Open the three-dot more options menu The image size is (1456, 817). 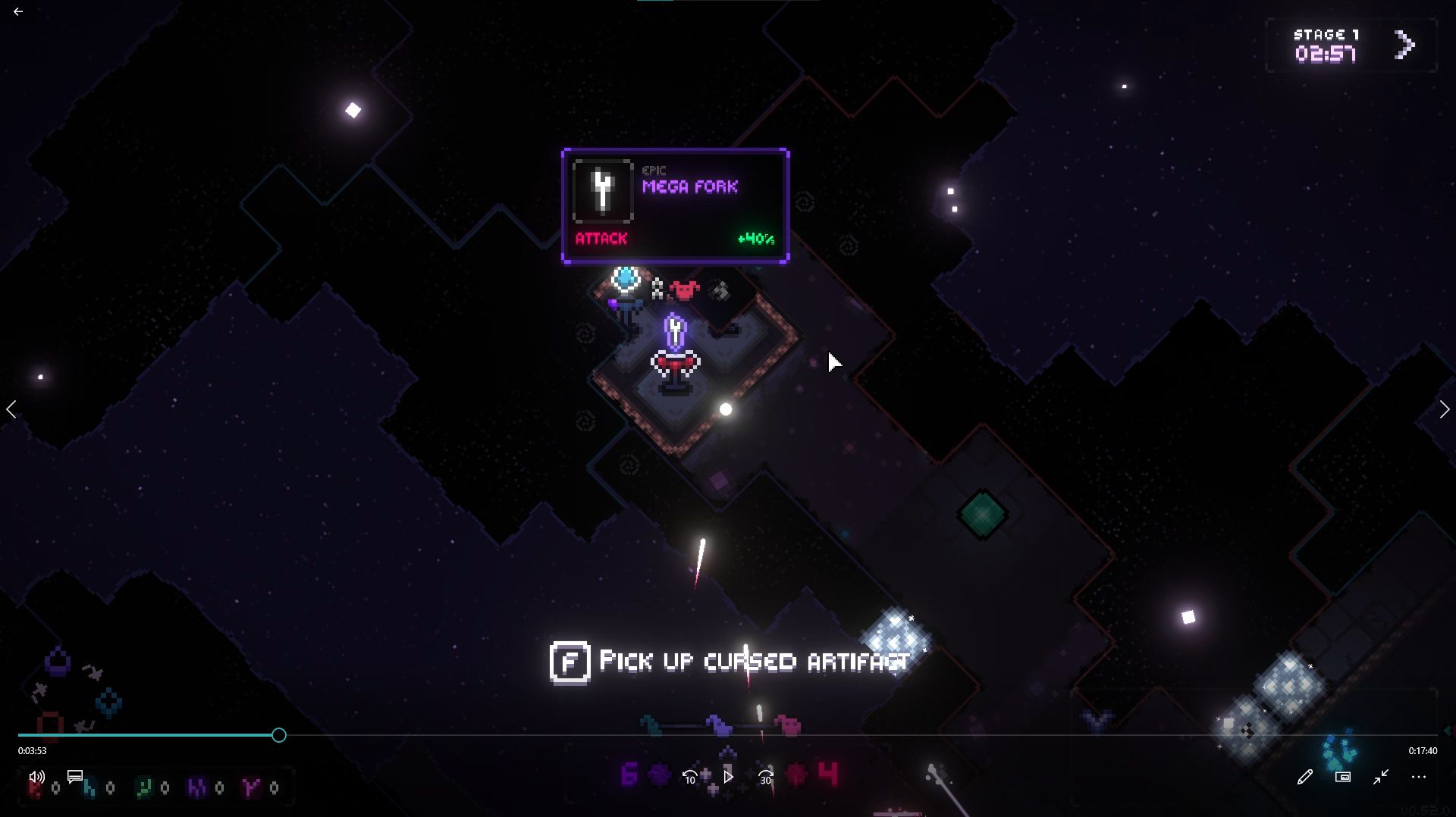[1419, 777]
